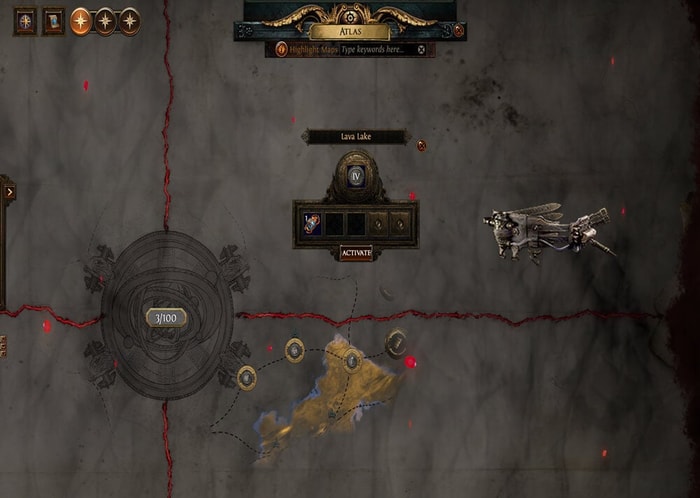The height and width of the screenshot is (498, 700).
Task: Expand the side panel arrow tab
Action: (x=7, y=191)
